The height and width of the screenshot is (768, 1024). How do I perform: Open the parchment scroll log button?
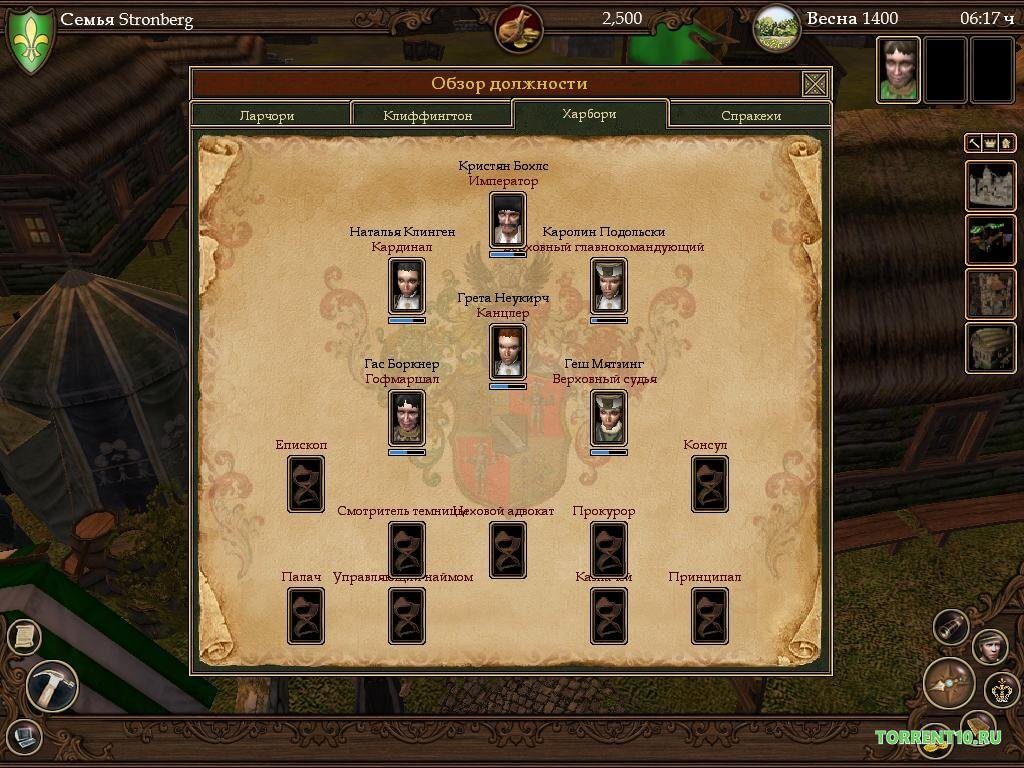24,636
